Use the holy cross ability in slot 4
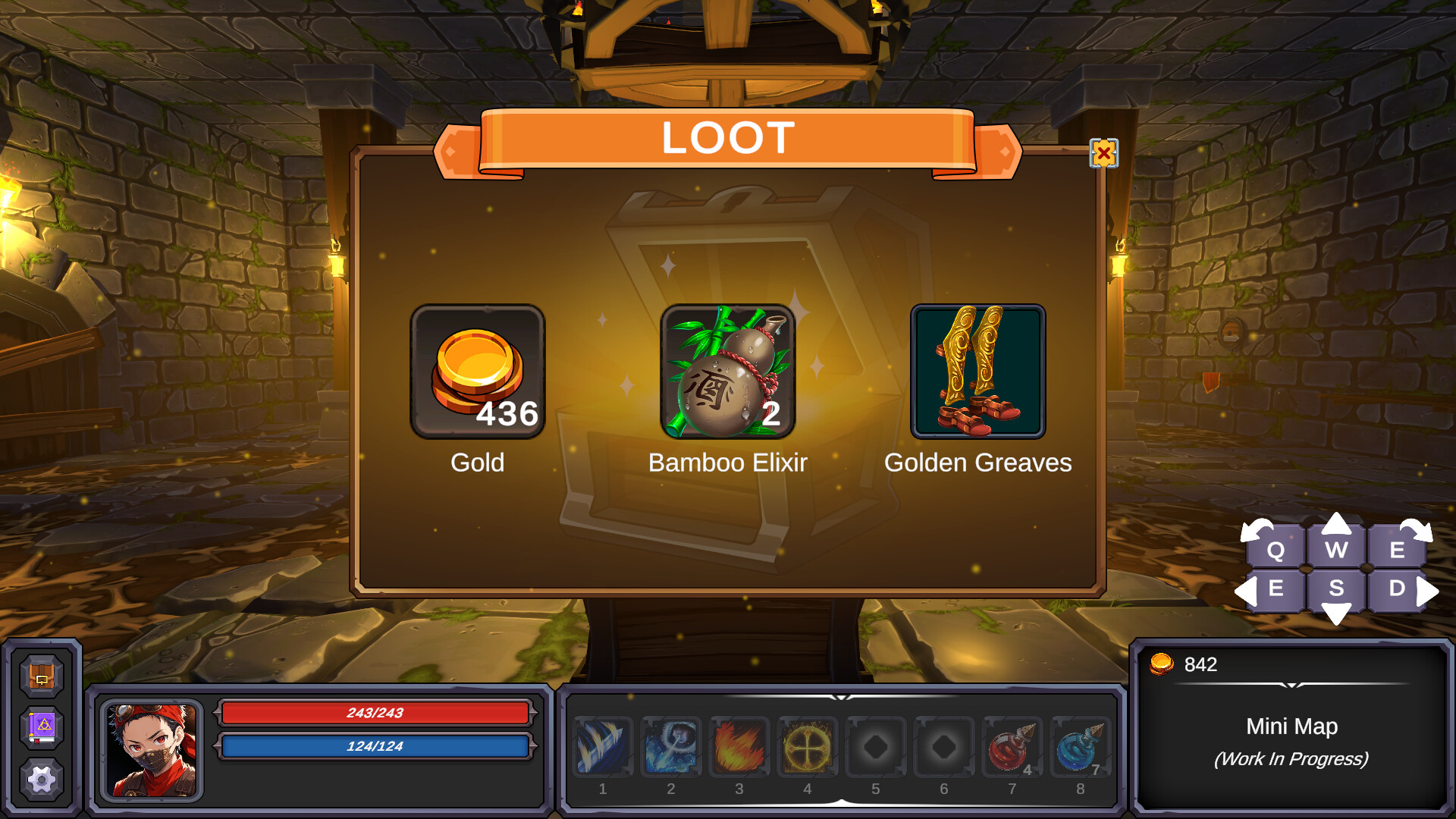The width and height of the screenshot is (1456, 819). [808, 747]
